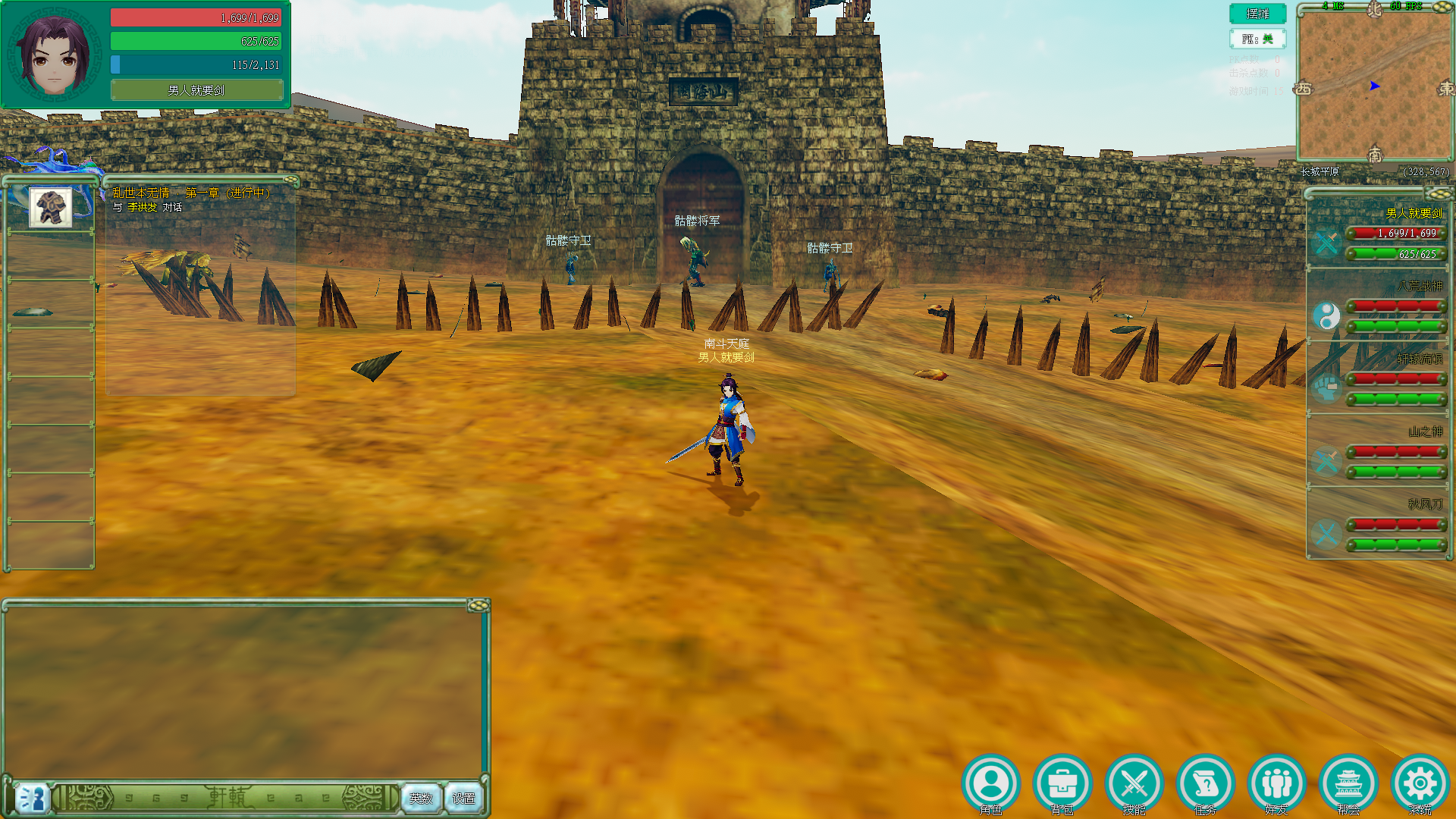This screenshot has height=819, width=1456.
Task: Open the 帮会 guild menu
Action: 1348,783
